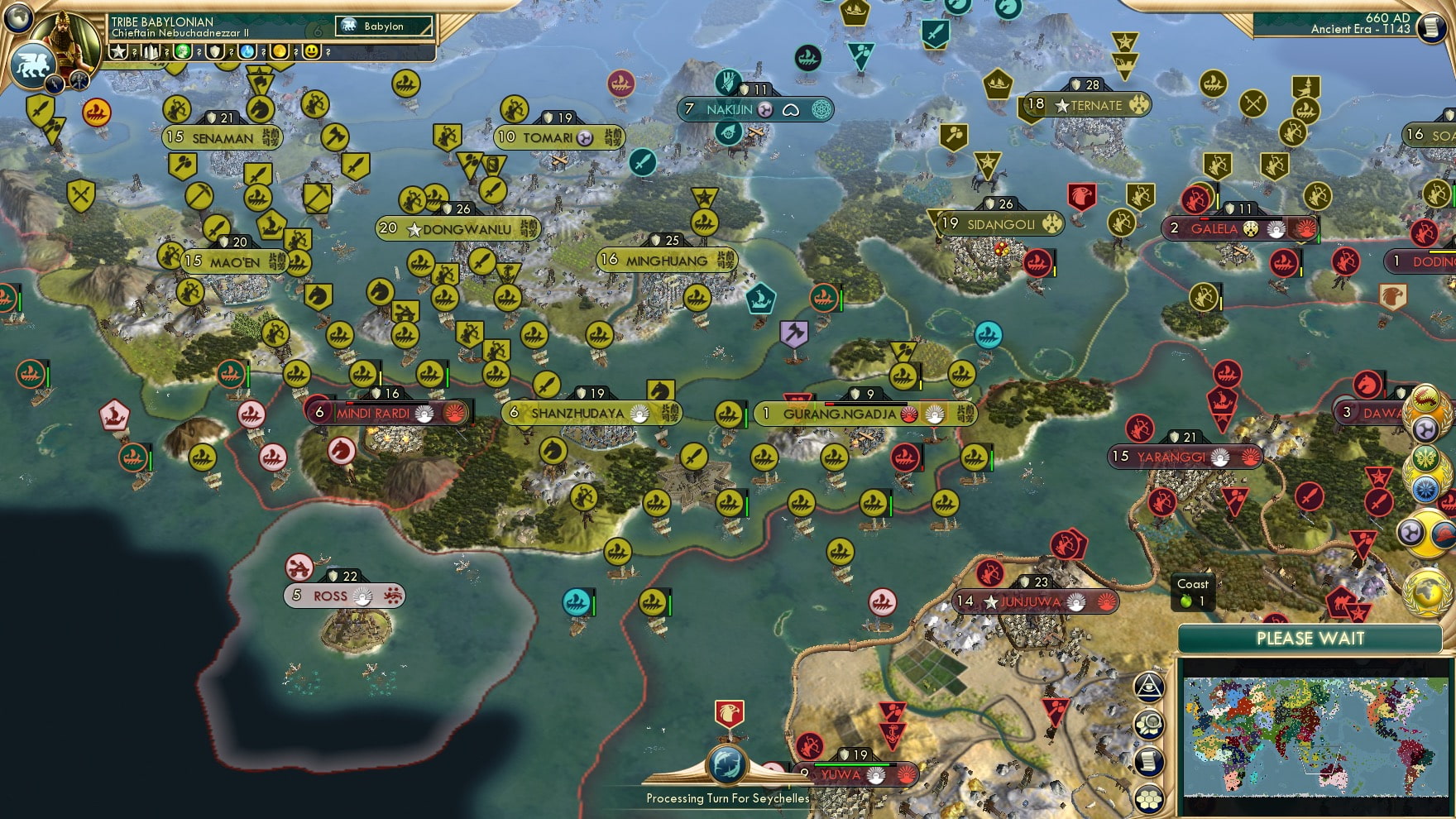Toggle the espionage eye-pyramid button beside the minimap
1456x819 pixels.
(x=1147, y=687)
